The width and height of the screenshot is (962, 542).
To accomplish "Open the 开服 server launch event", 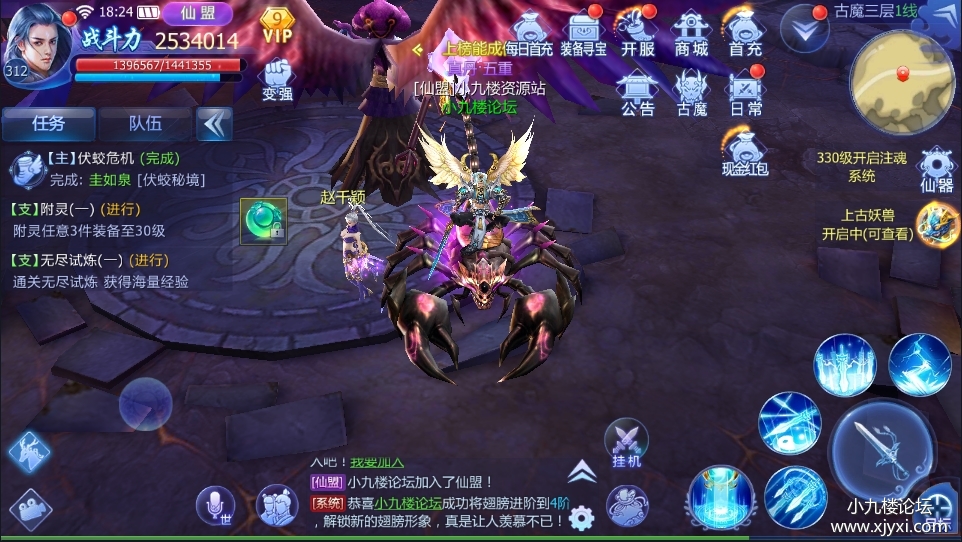I will (637, 32).
